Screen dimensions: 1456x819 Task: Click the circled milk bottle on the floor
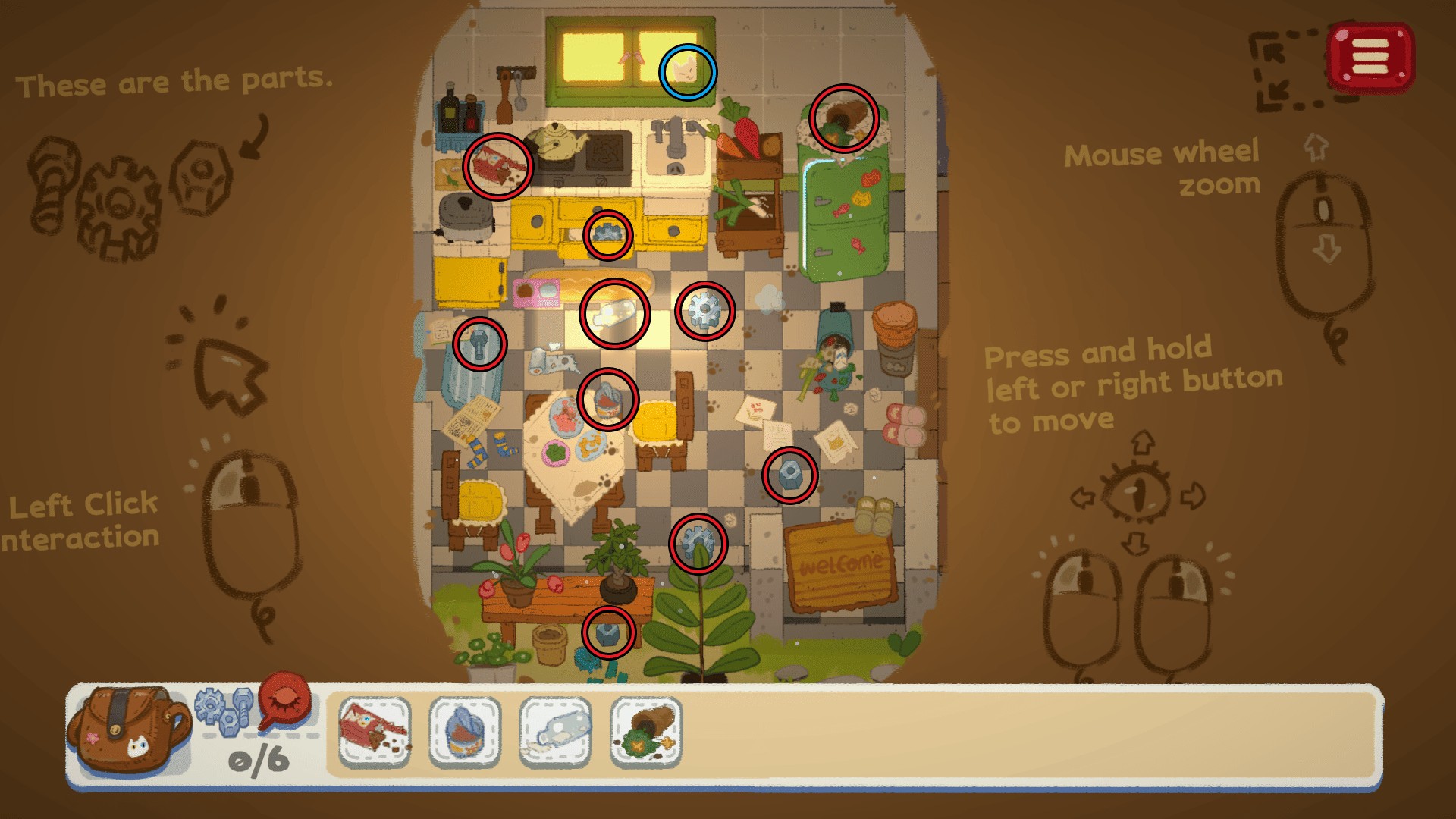(614, 313)
